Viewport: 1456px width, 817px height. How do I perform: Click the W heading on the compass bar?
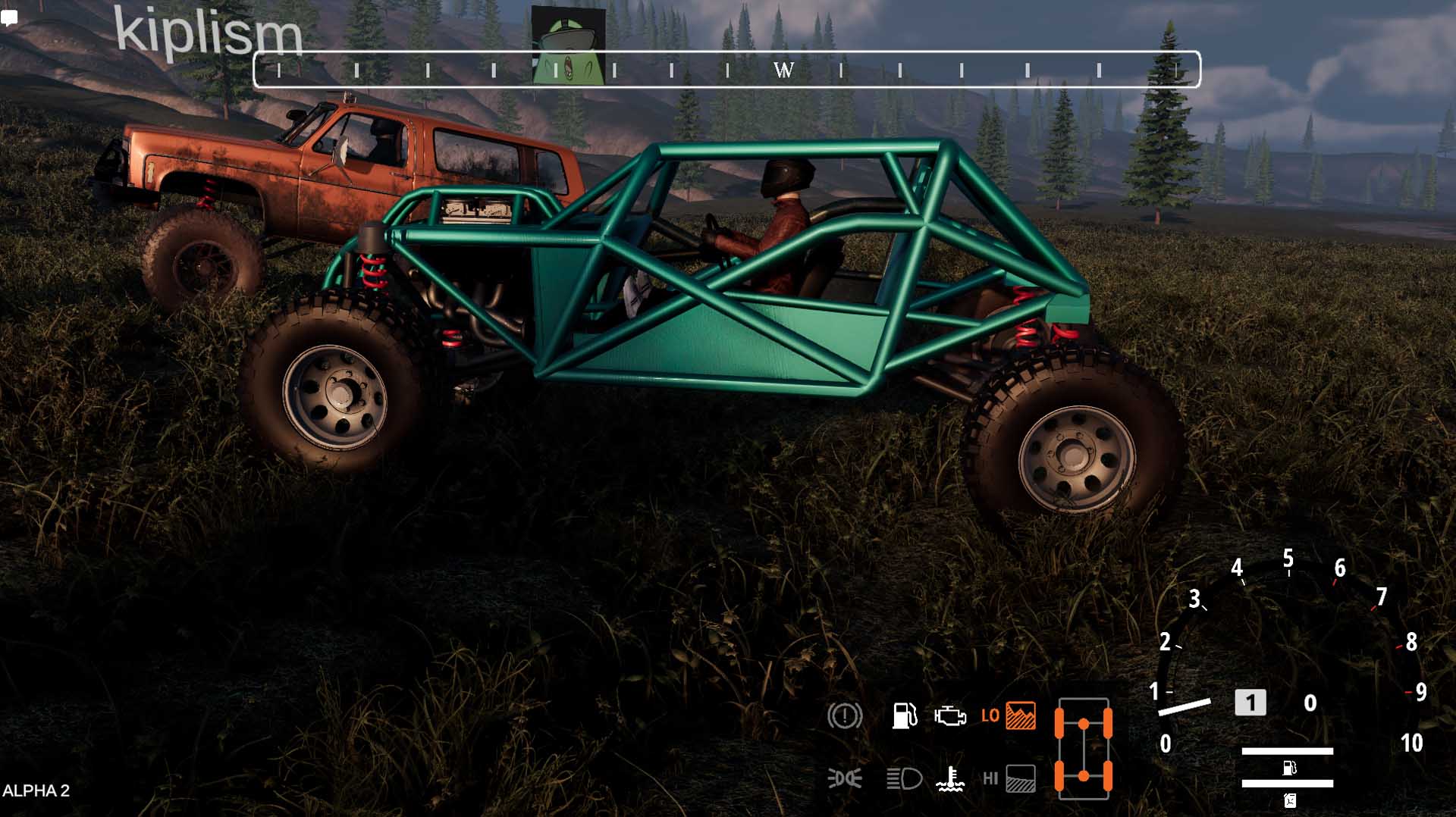coord(783,70)
